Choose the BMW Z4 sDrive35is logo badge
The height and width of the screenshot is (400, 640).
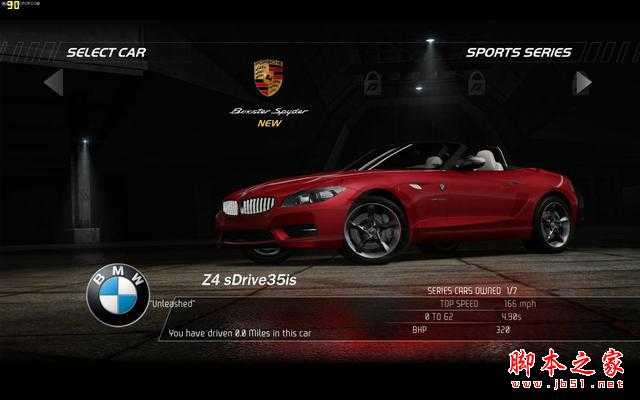click(x=118, y=295)
